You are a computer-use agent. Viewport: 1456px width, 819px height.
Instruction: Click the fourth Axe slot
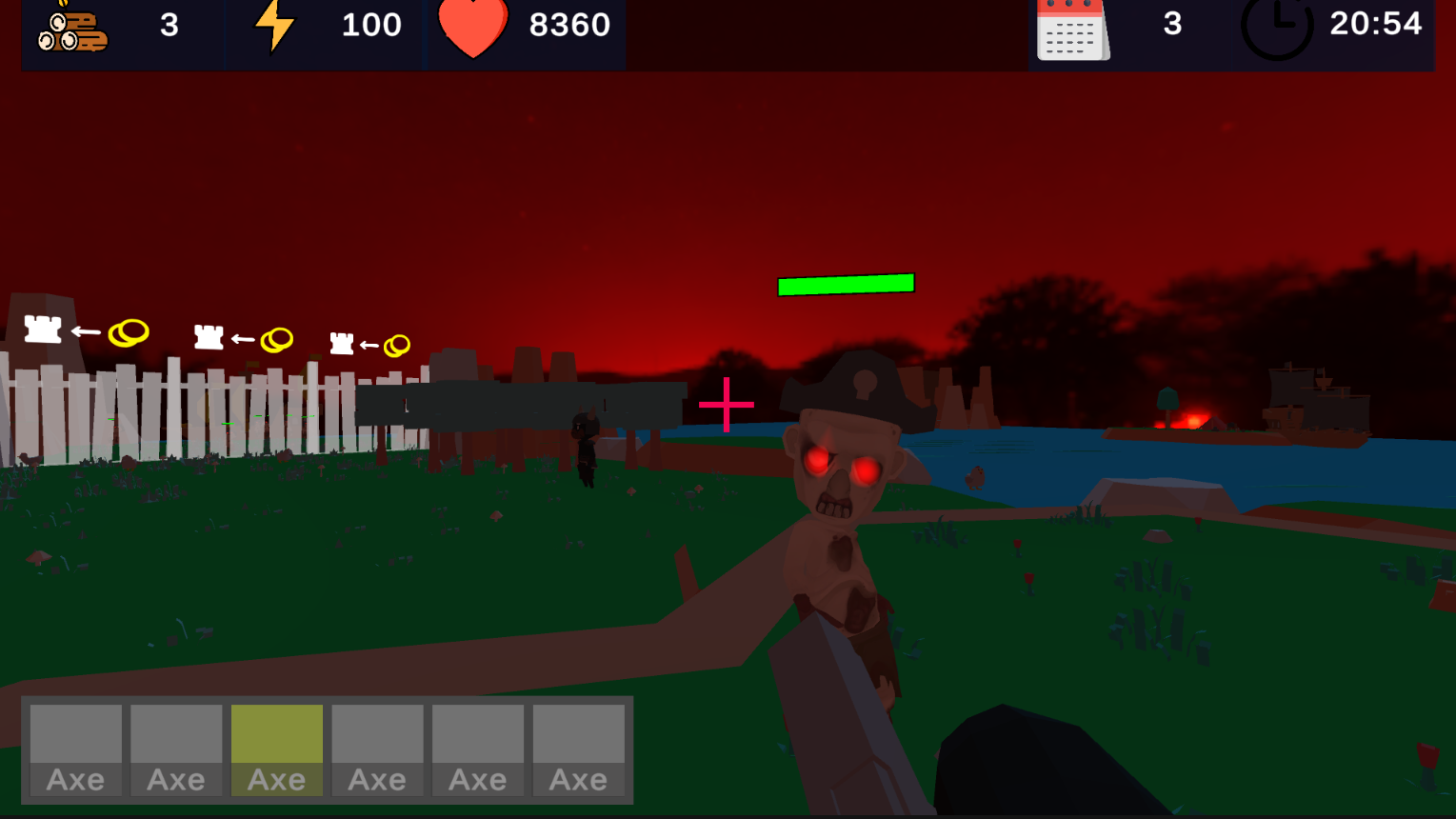[x=377, y=749]
